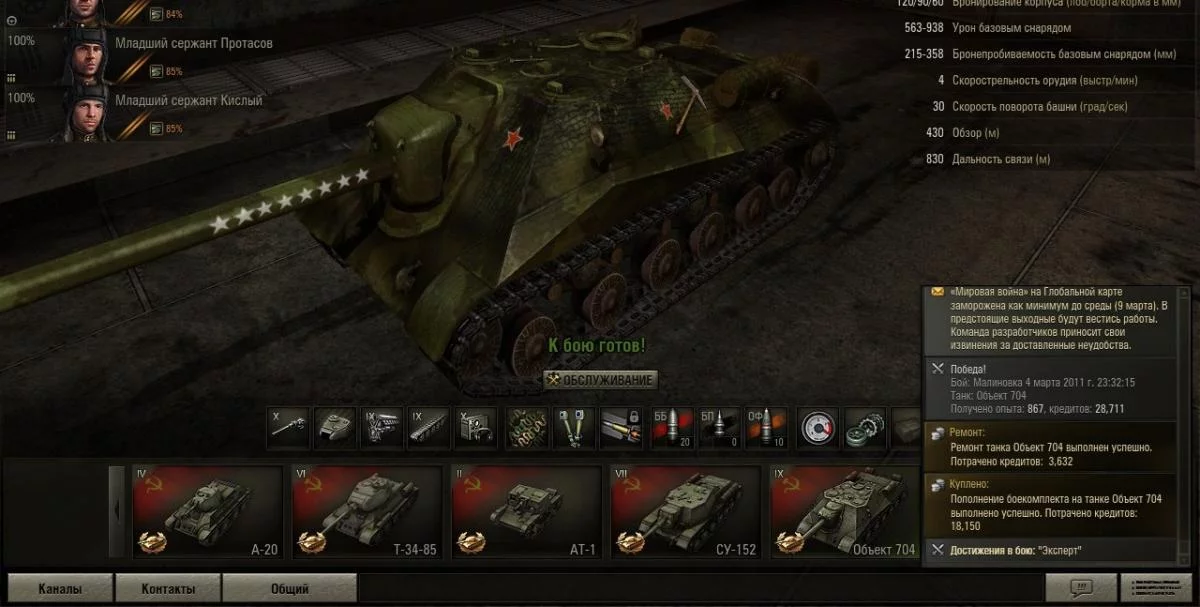Select the Объект 704 vehicle tile
This screenshot has width=1200, height=607.
[x=844, y=512]
